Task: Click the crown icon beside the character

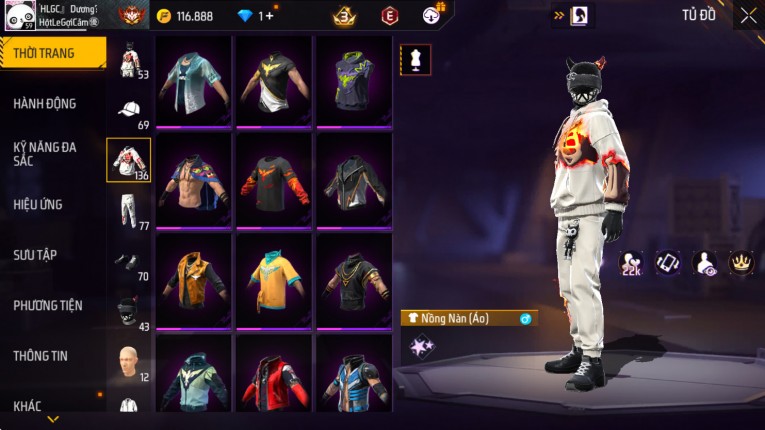Action: pos(741,262)
